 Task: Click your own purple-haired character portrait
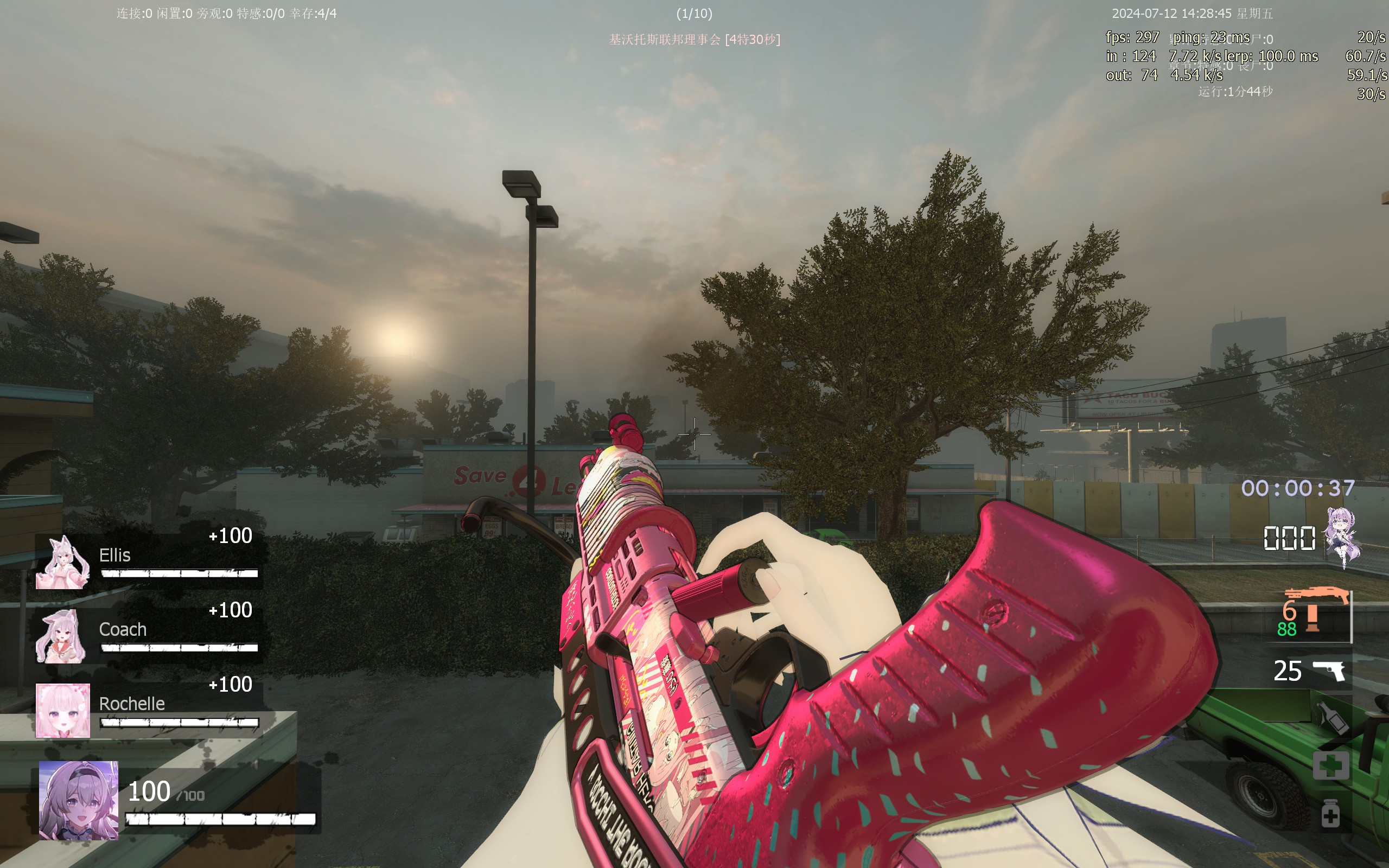pos(79,800)
